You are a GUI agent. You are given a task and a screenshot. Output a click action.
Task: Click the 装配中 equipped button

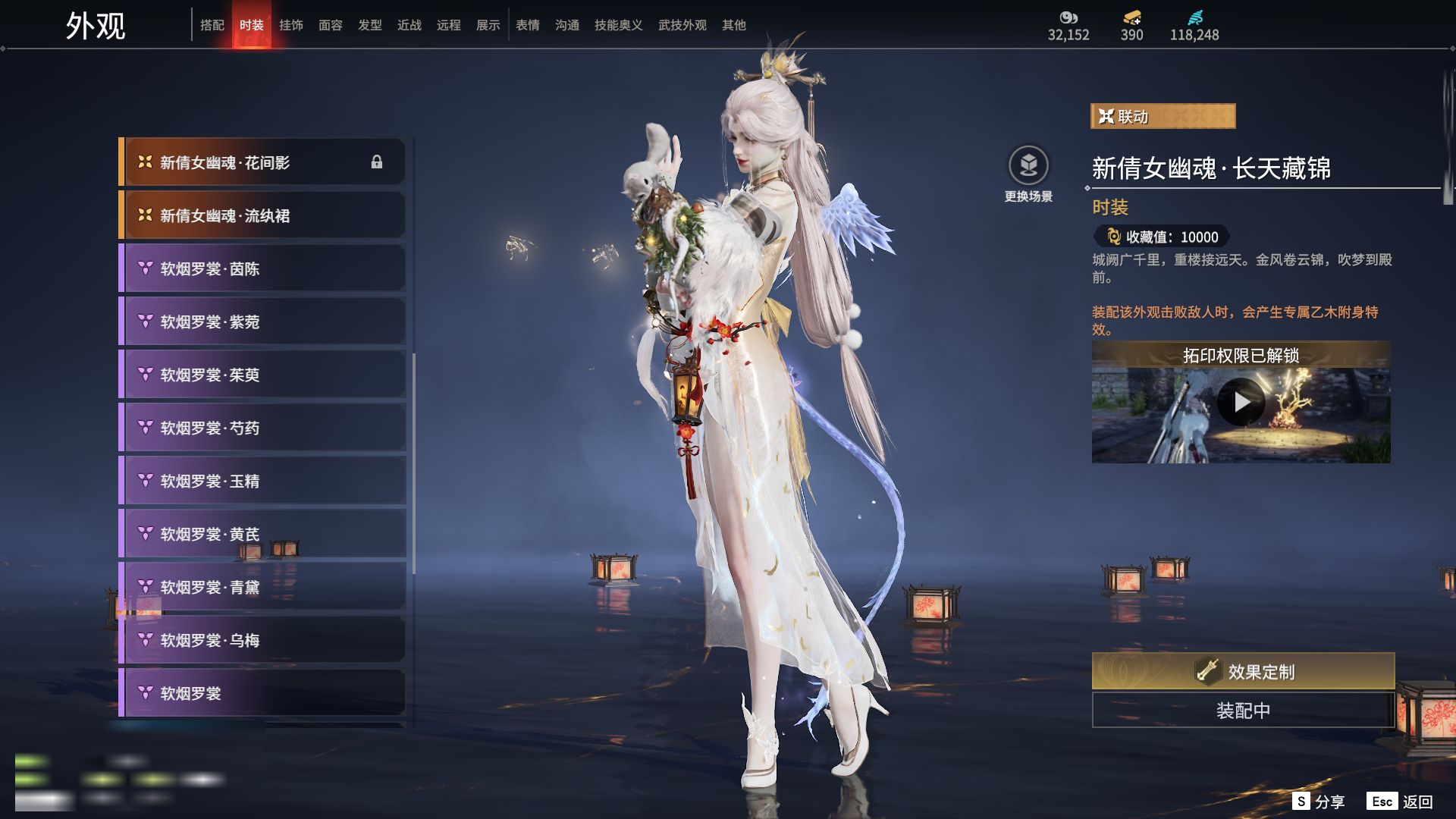(1243, 711)
